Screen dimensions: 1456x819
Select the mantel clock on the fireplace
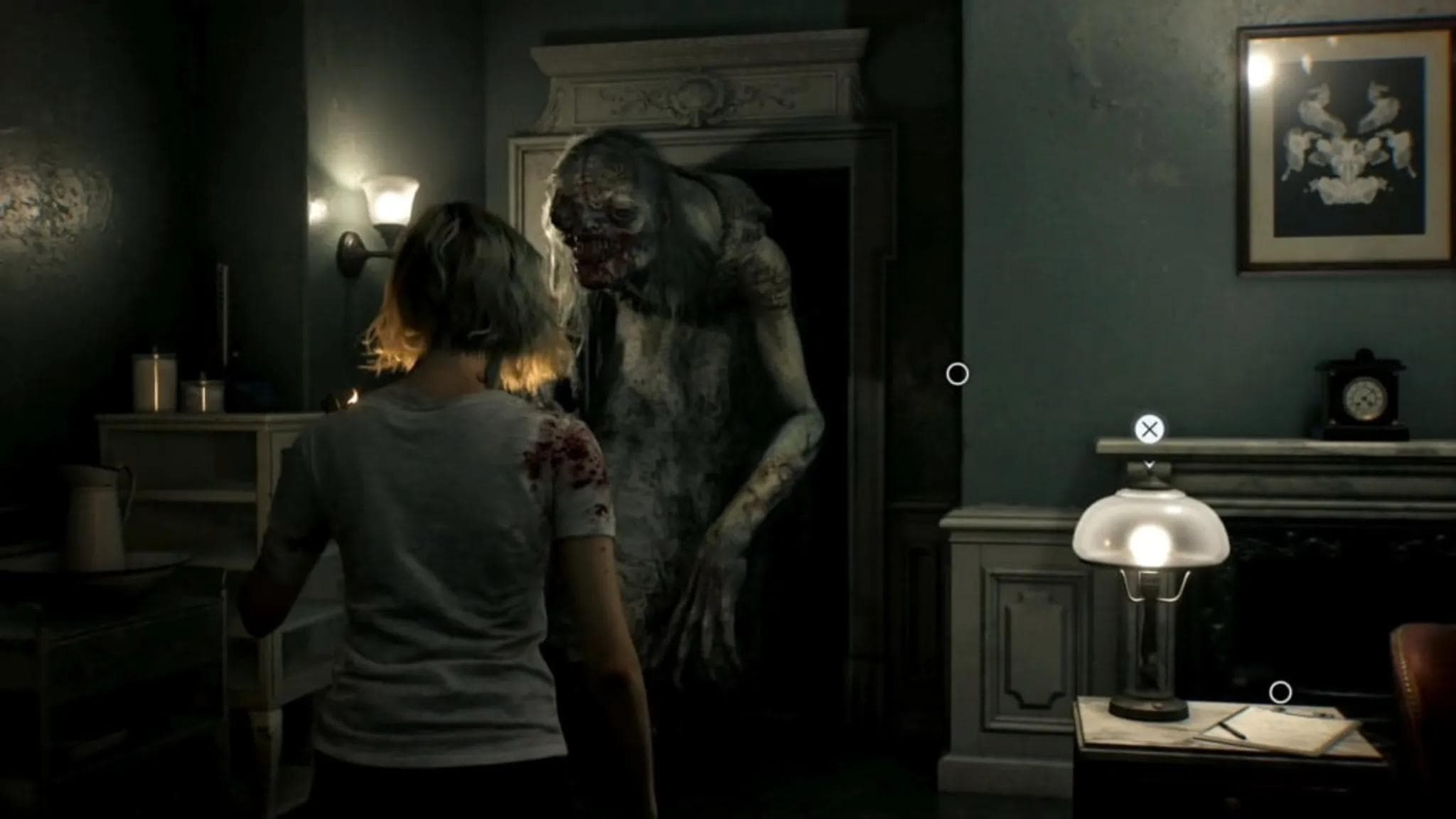1363,396
